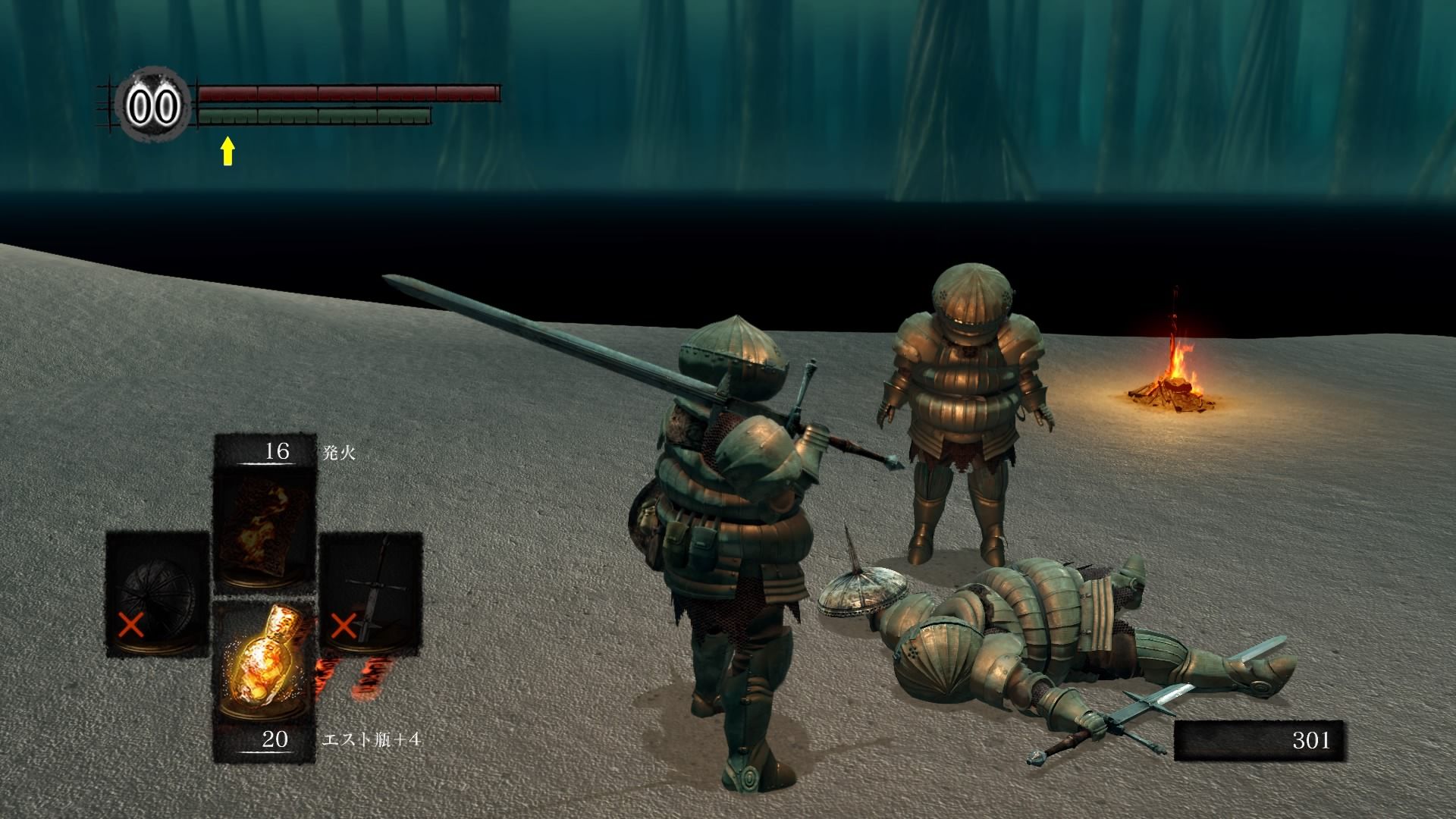The height and width of the screenshot is (819, 1456).
Task: Use the Estus Flask +4 slot
Action: point(264,667)
